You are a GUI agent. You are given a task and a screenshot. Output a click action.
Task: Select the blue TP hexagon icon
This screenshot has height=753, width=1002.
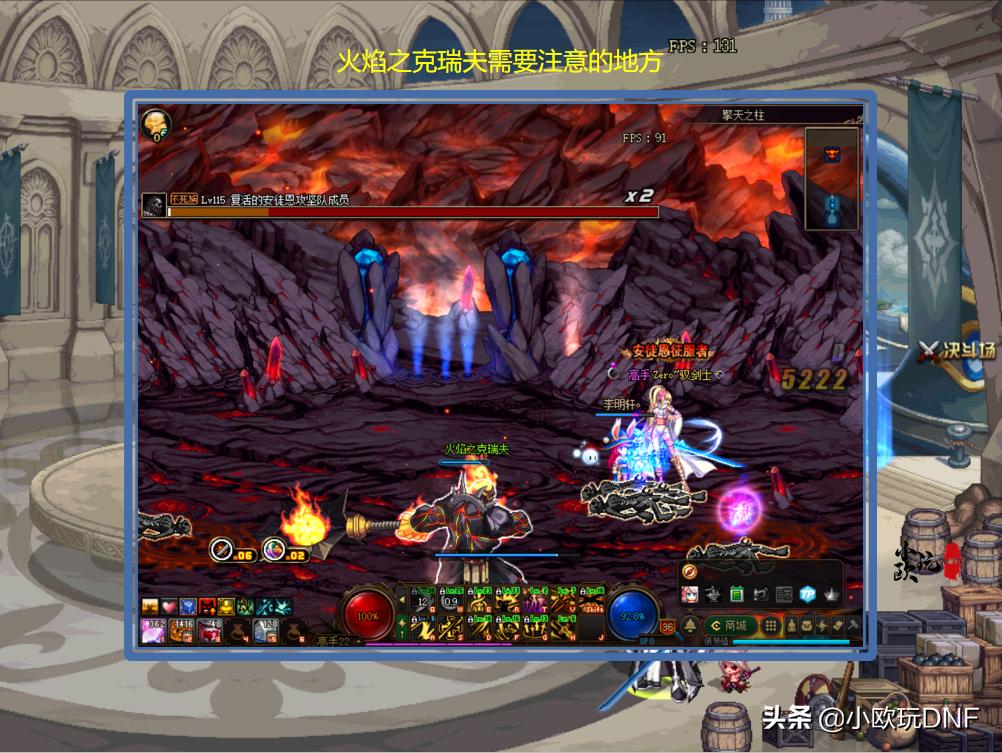806,593
